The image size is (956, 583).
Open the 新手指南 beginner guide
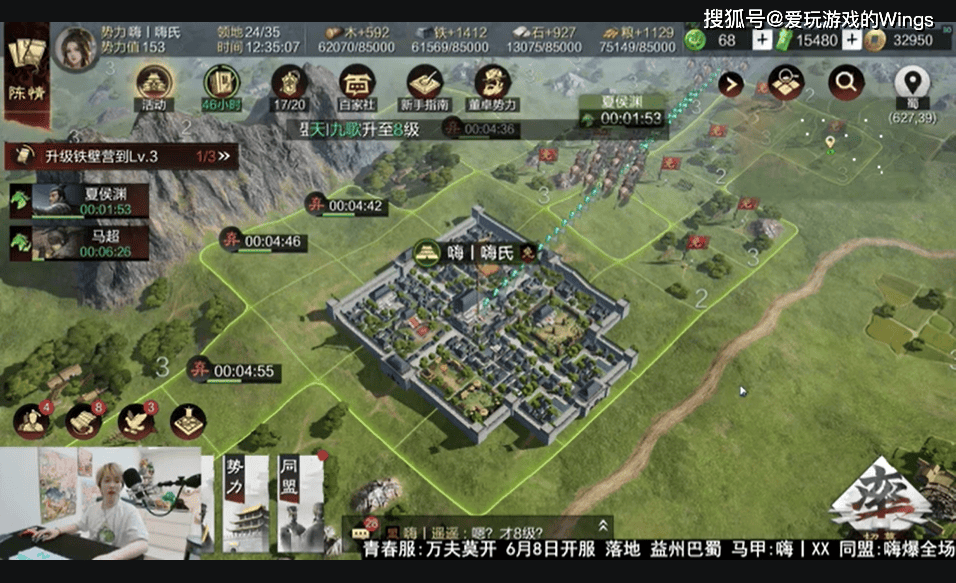(x=425, y=85)
